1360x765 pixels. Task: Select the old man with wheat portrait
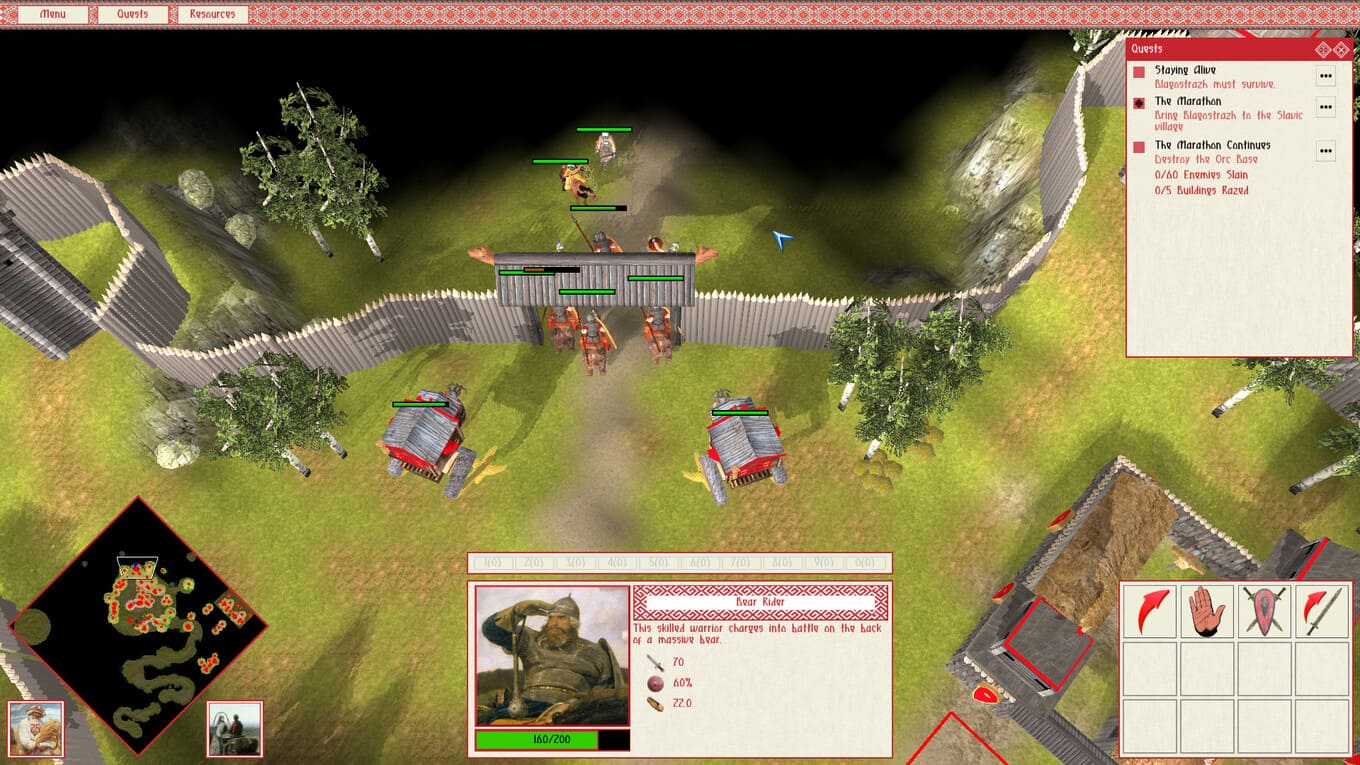click(x=36, y=728)
